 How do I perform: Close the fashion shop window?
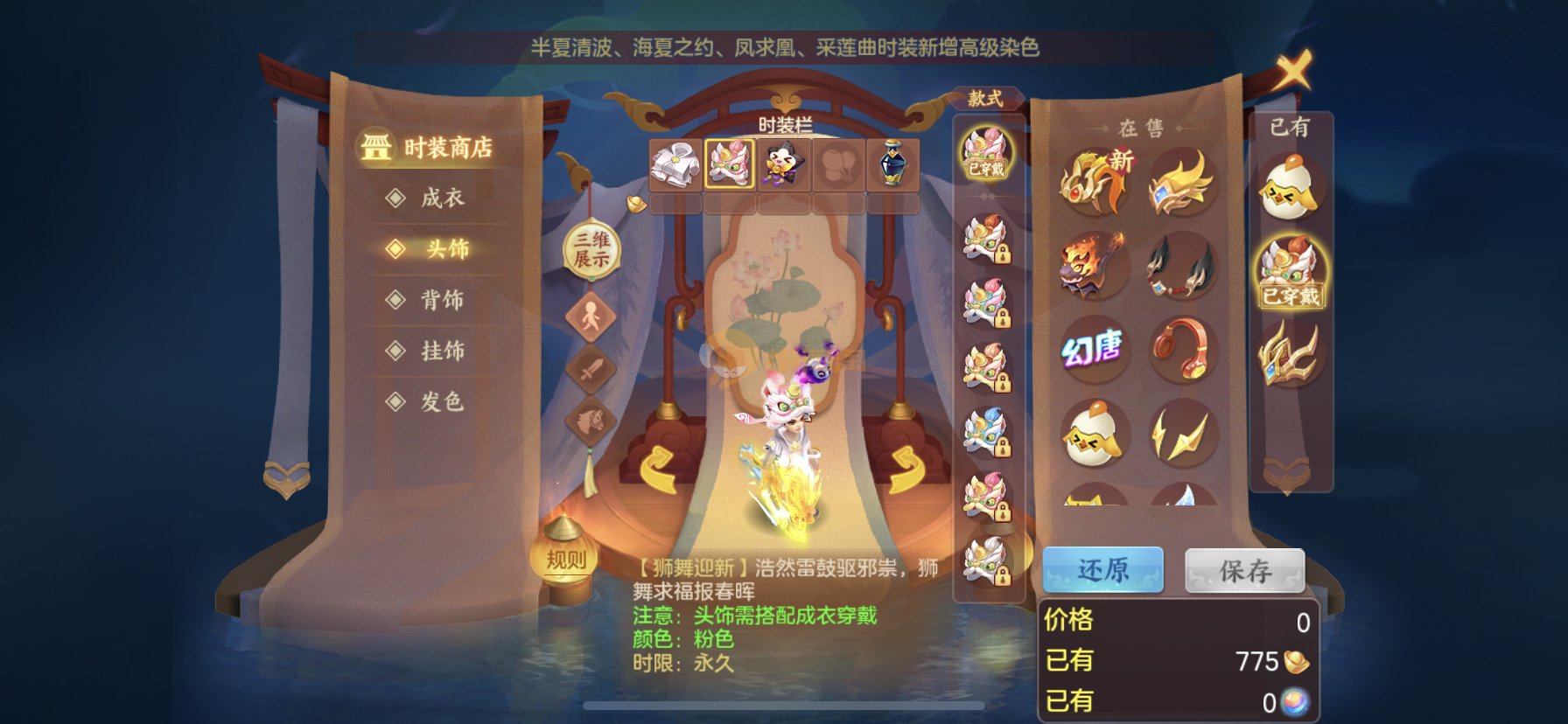point(1293,70)
